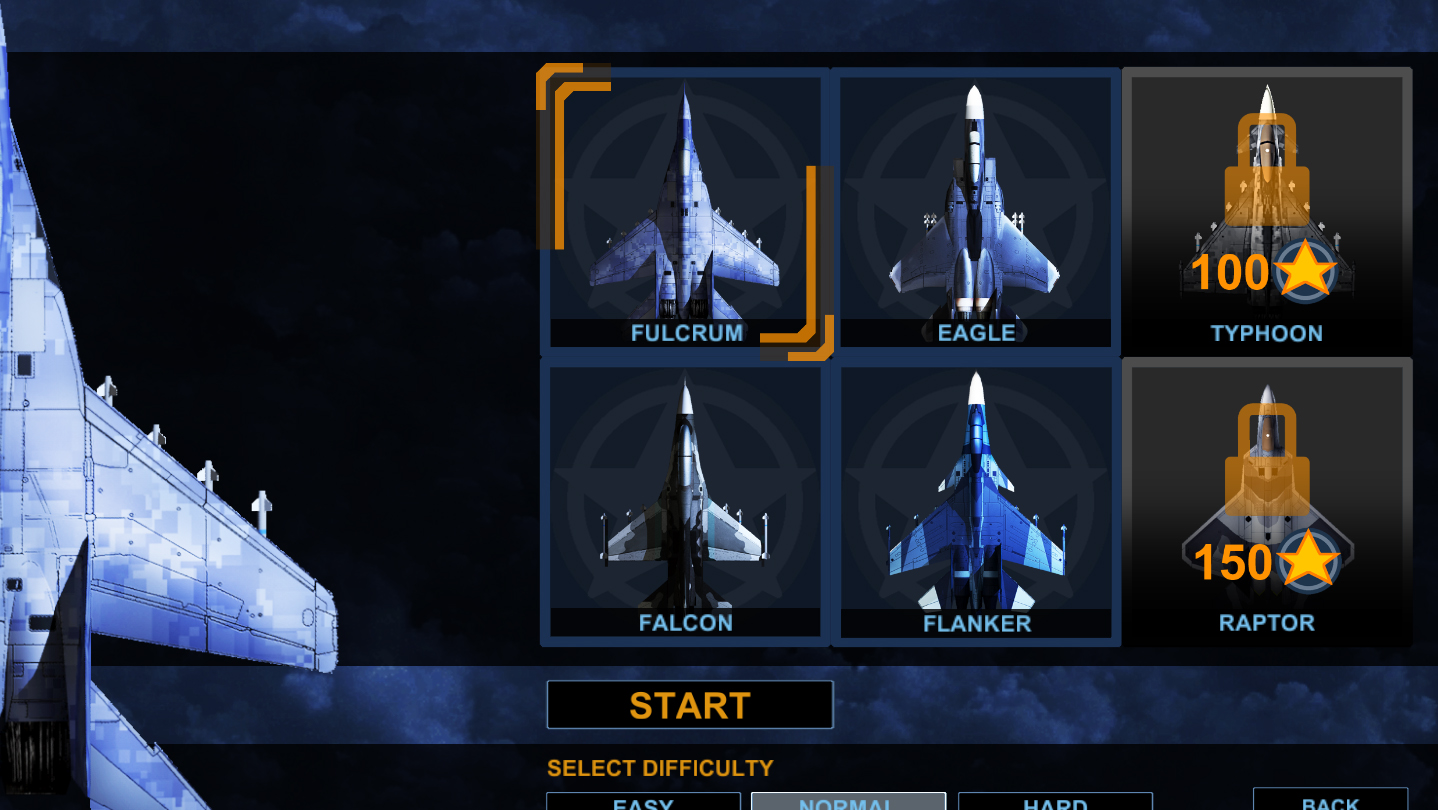Pick the Falcon jet
This screenshot has width=1438, height=810.
click(685, 502)
